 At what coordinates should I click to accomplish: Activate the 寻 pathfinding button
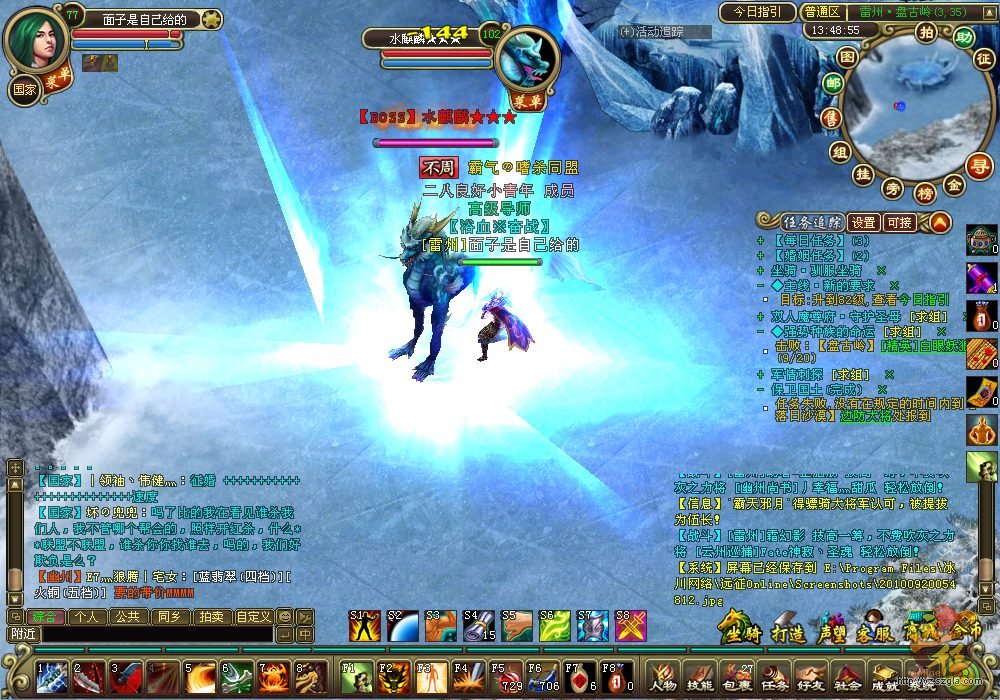click(x=981, y=165)
